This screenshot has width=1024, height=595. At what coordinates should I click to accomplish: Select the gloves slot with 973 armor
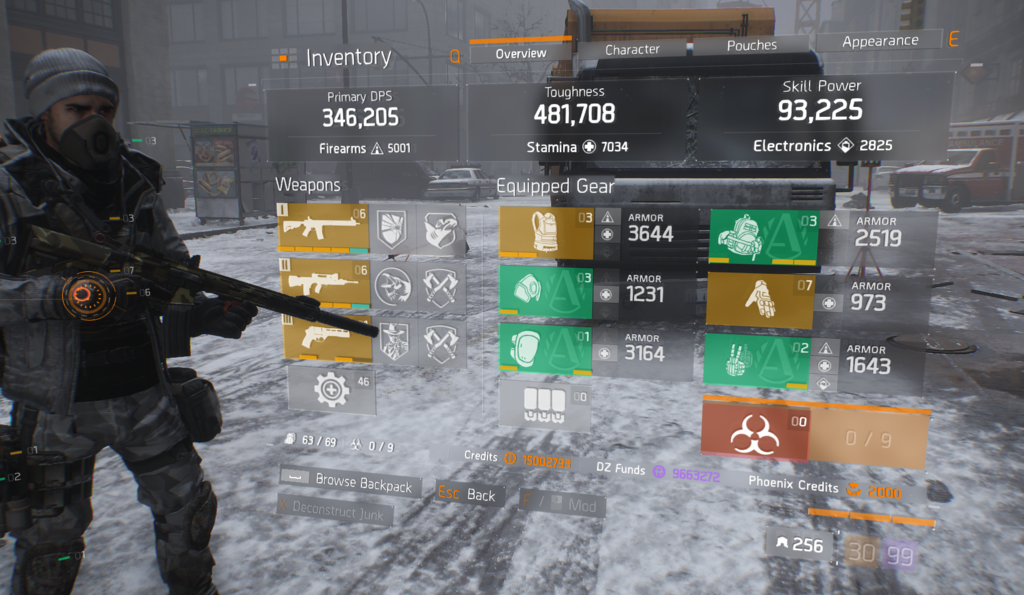758,300
